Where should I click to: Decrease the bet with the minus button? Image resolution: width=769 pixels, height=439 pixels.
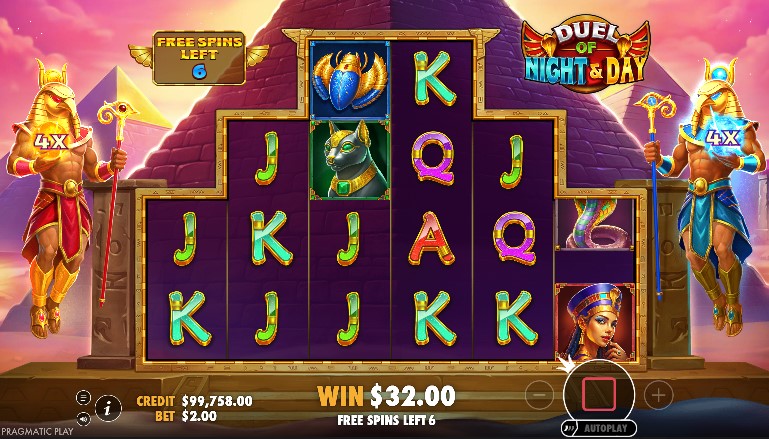coord(538,395)
